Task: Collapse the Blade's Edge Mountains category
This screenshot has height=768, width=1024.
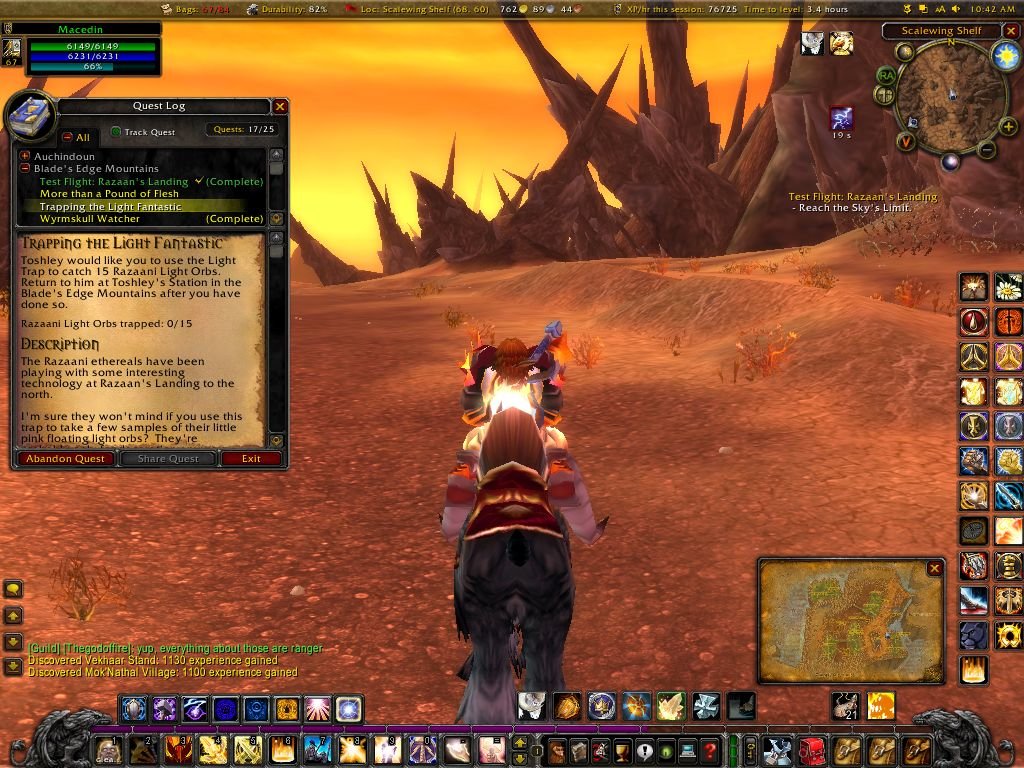Action: pyautogui.click(x=25, y=169)
